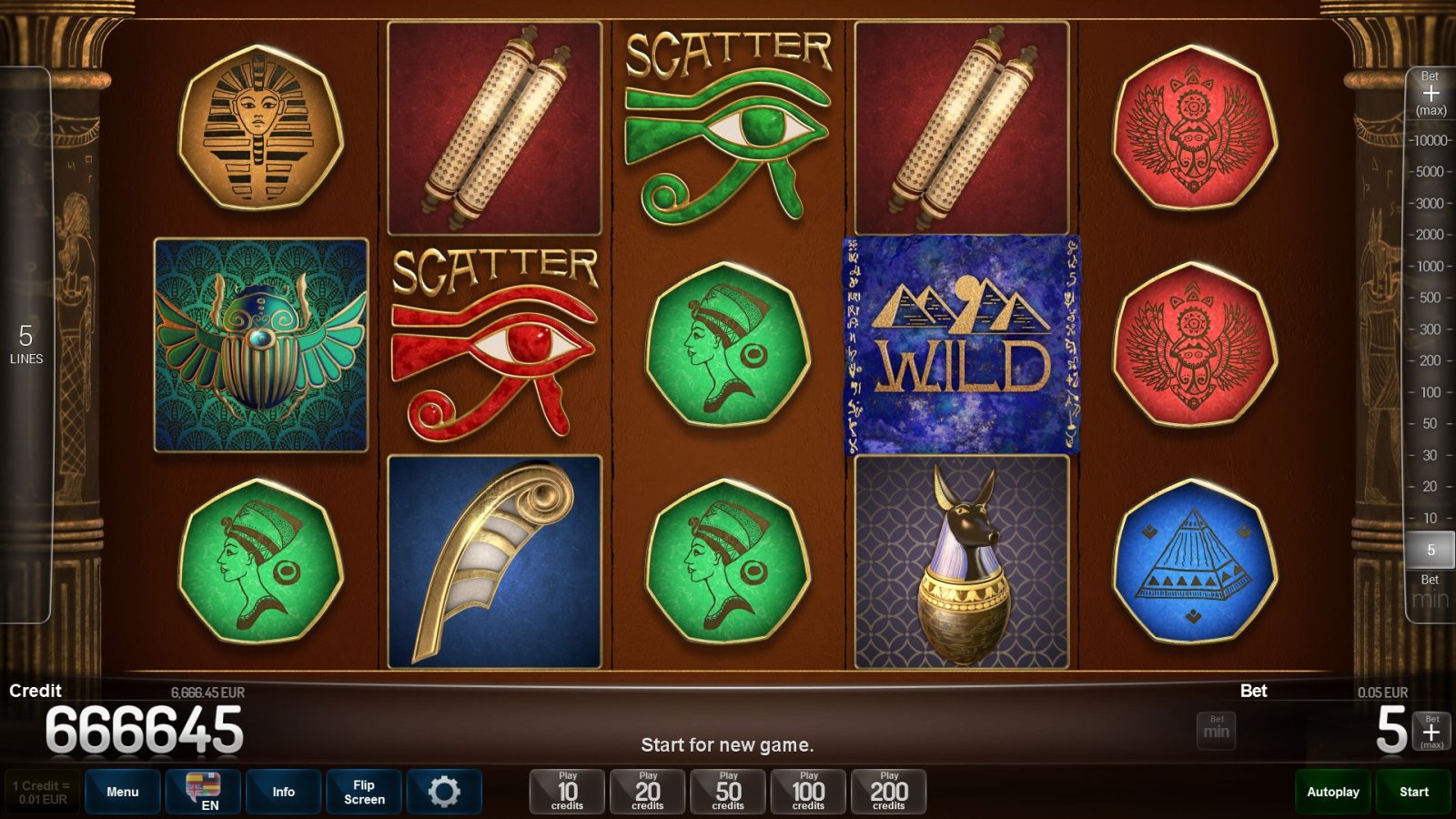The image size is (1456, 819).
Task: Set the bet scale to 2000
Action: coord(1431,235)
